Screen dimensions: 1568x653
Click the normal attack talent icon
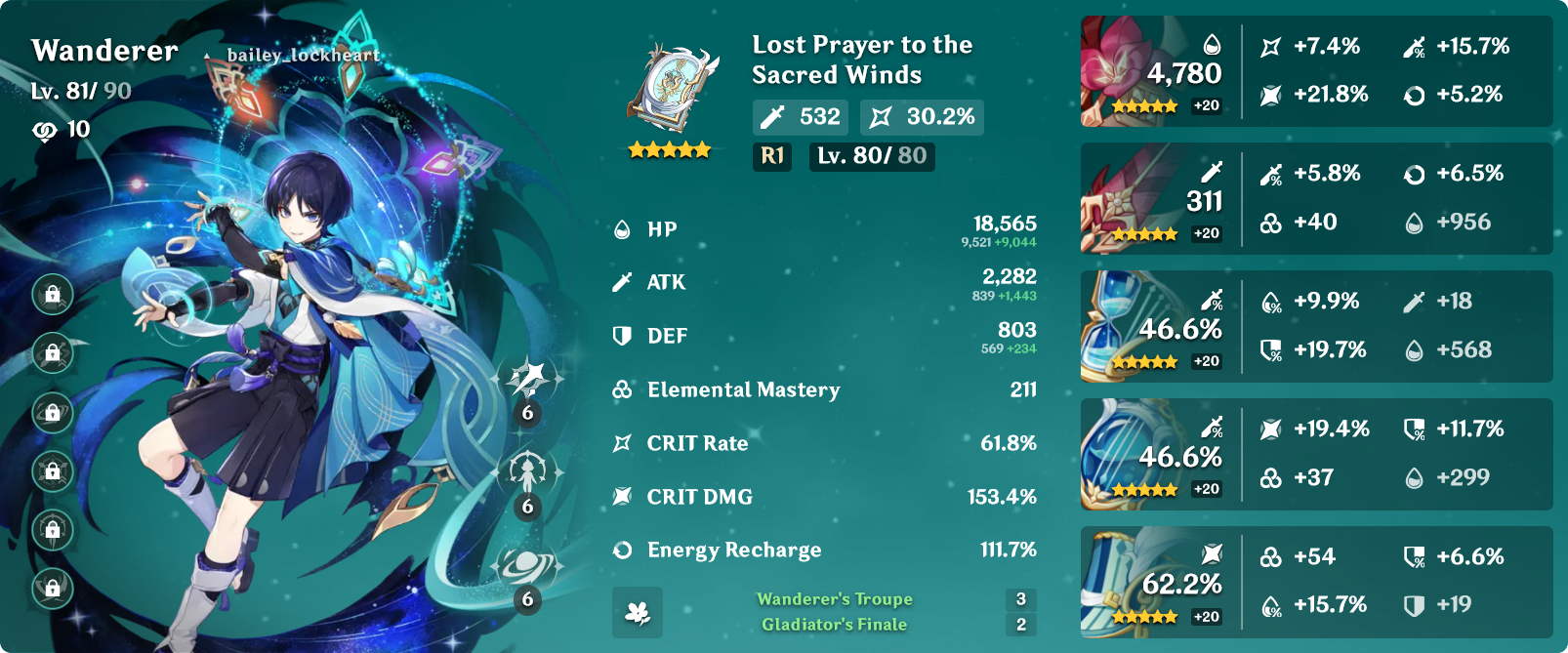pyautogui.click(x=528, y=379)
